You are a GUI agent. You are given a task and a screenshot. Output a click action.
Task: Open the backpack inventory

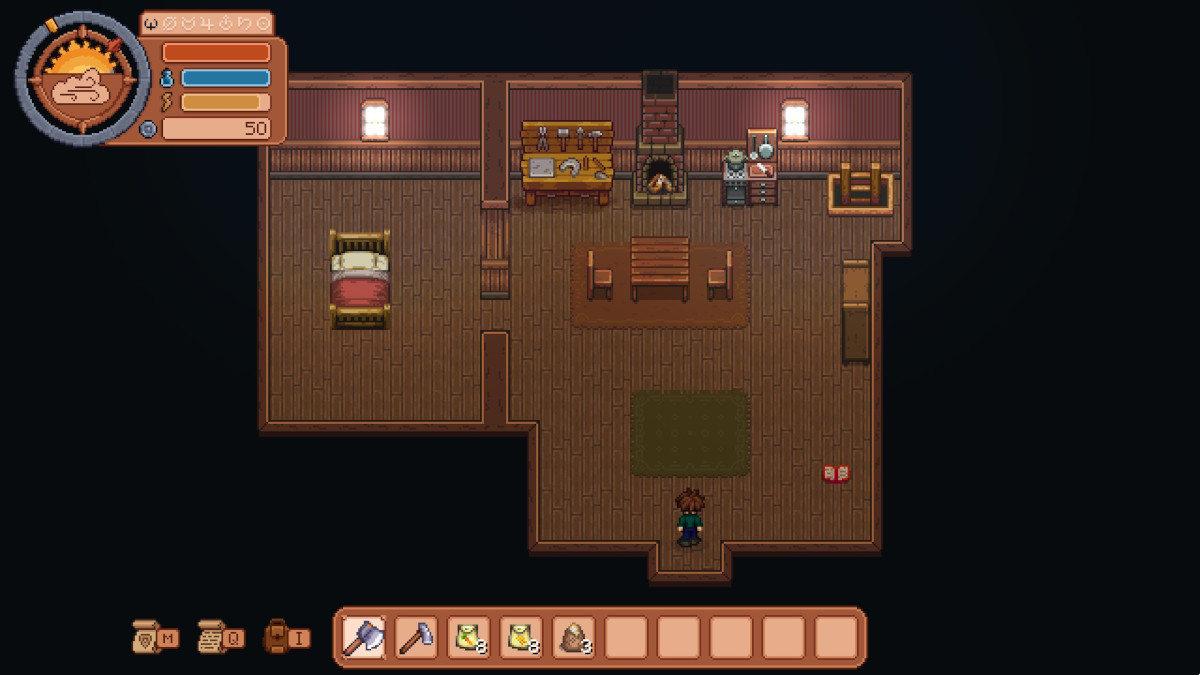click(278, 637)
